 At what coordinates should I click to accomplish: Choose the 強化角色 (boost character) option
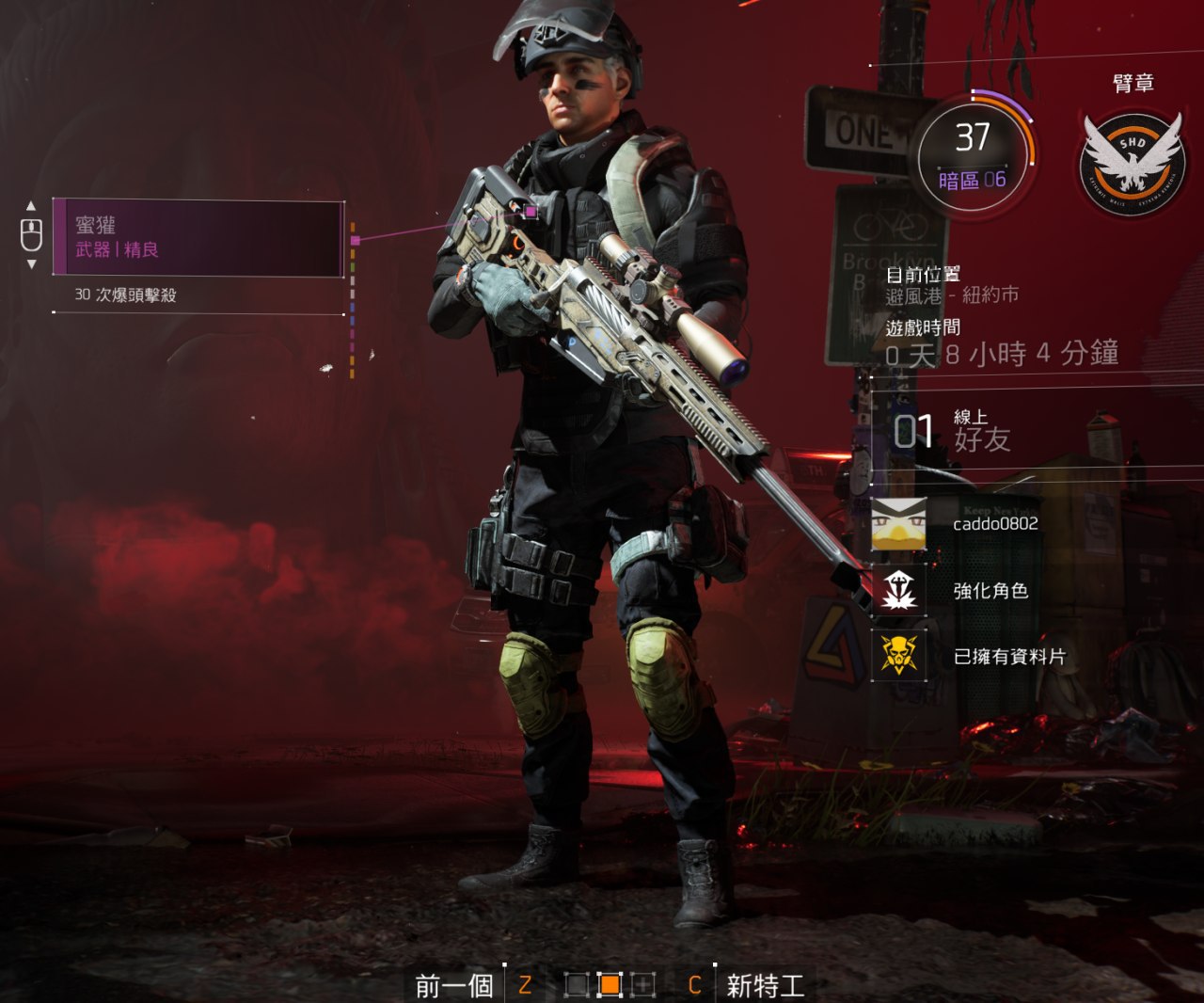pos(990,591)
